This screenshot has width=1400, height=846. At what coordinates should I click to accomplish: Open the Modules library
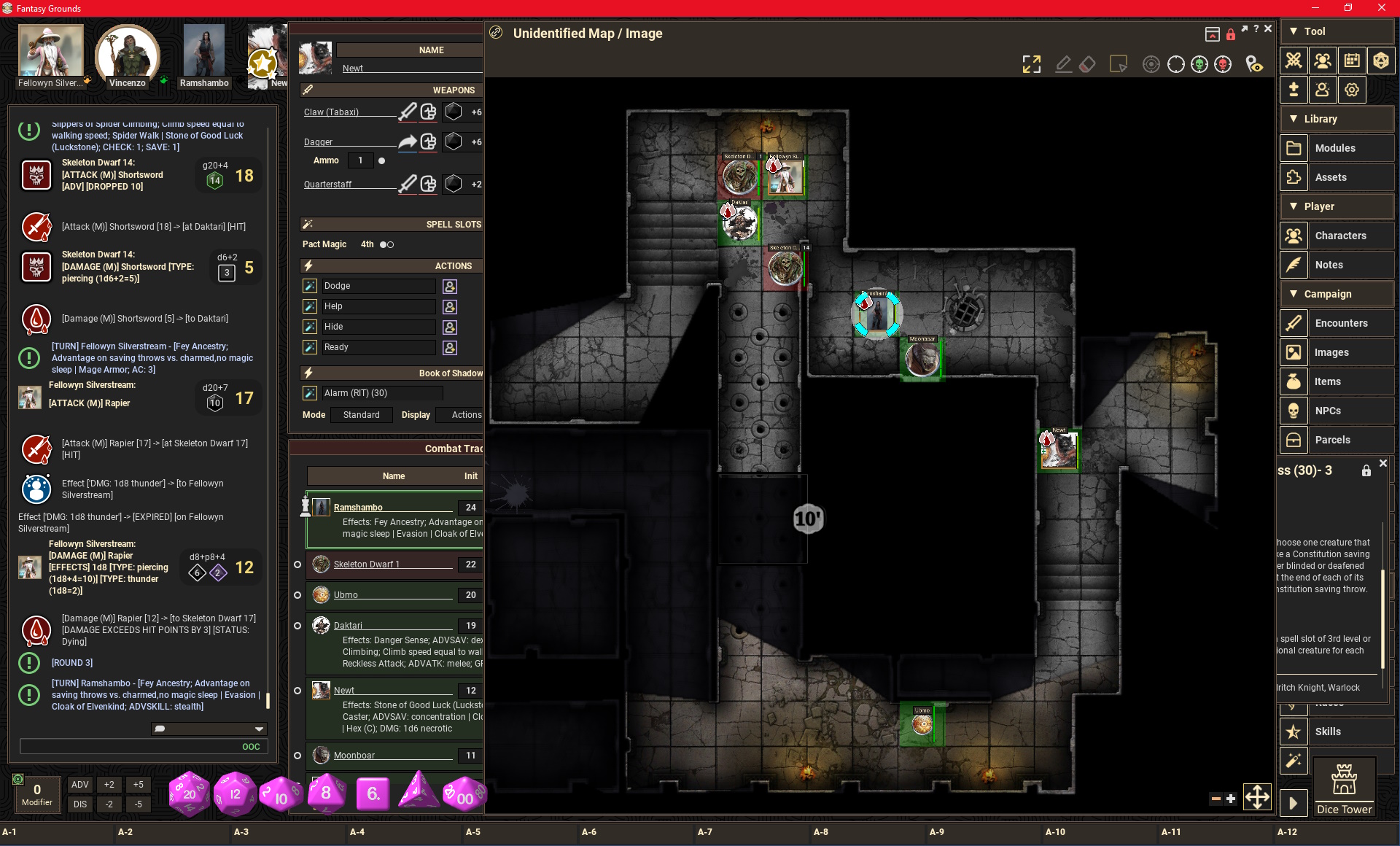coord(1335,148)
